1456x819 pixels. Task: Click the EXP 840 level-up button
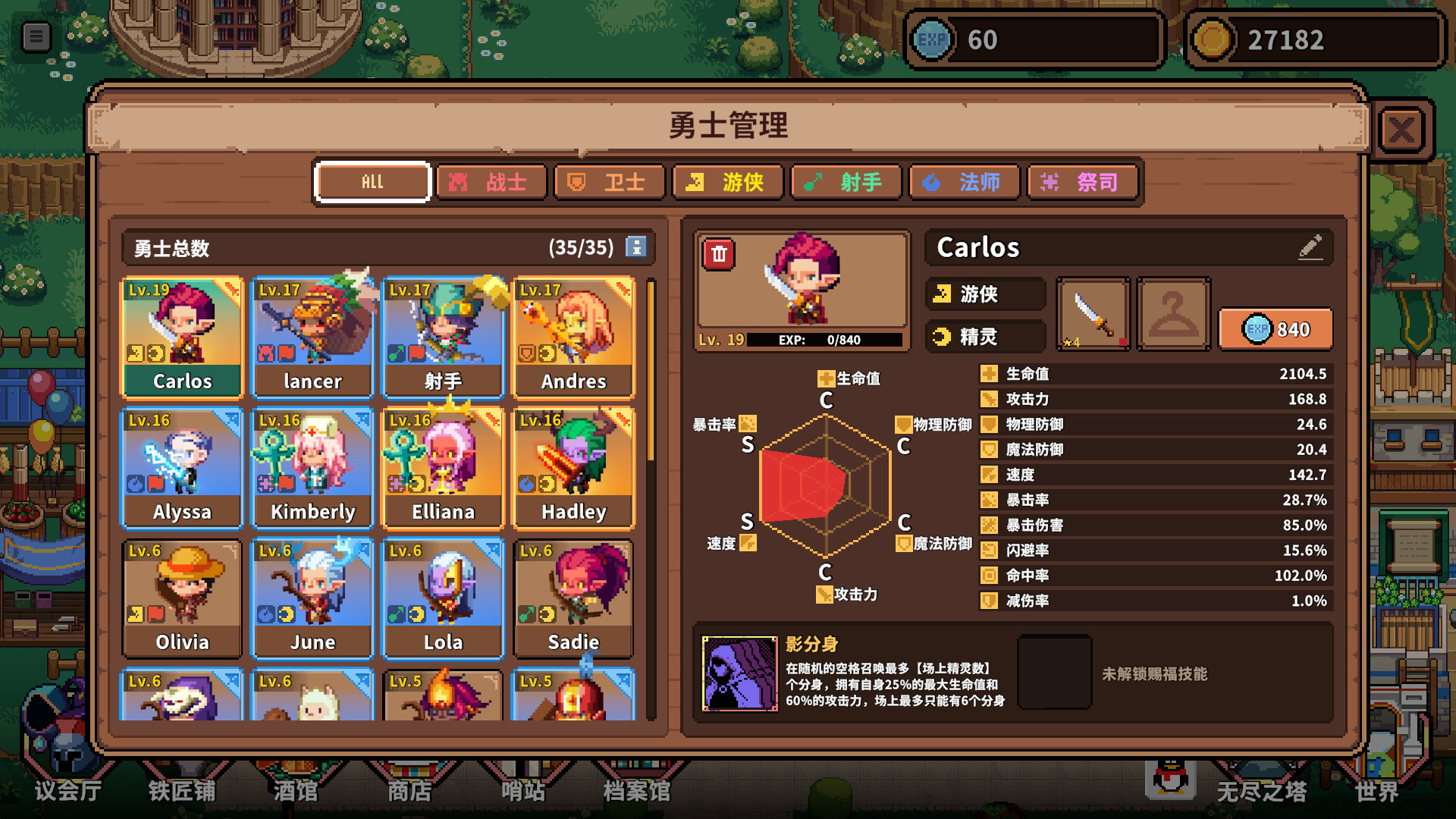point(1276,329)
